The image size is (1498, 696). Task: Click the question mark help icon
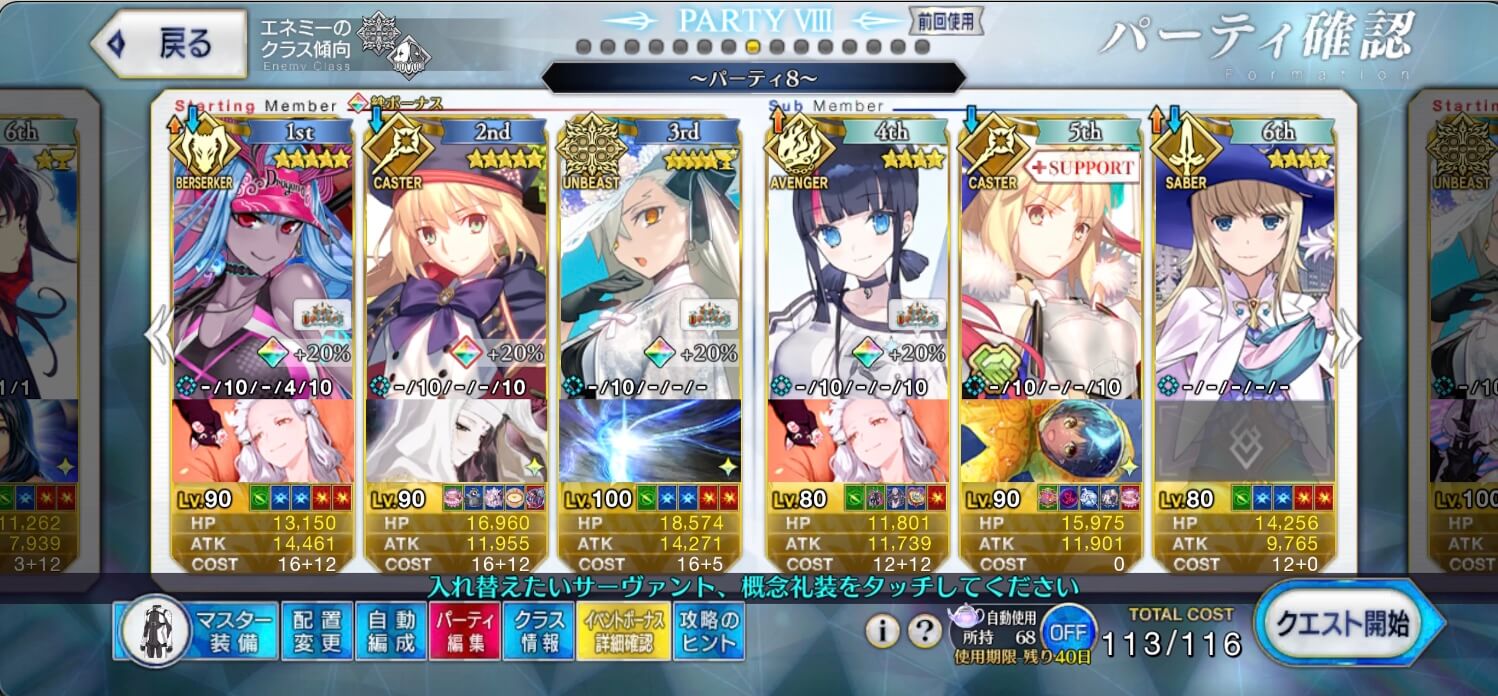click(924, 631)
